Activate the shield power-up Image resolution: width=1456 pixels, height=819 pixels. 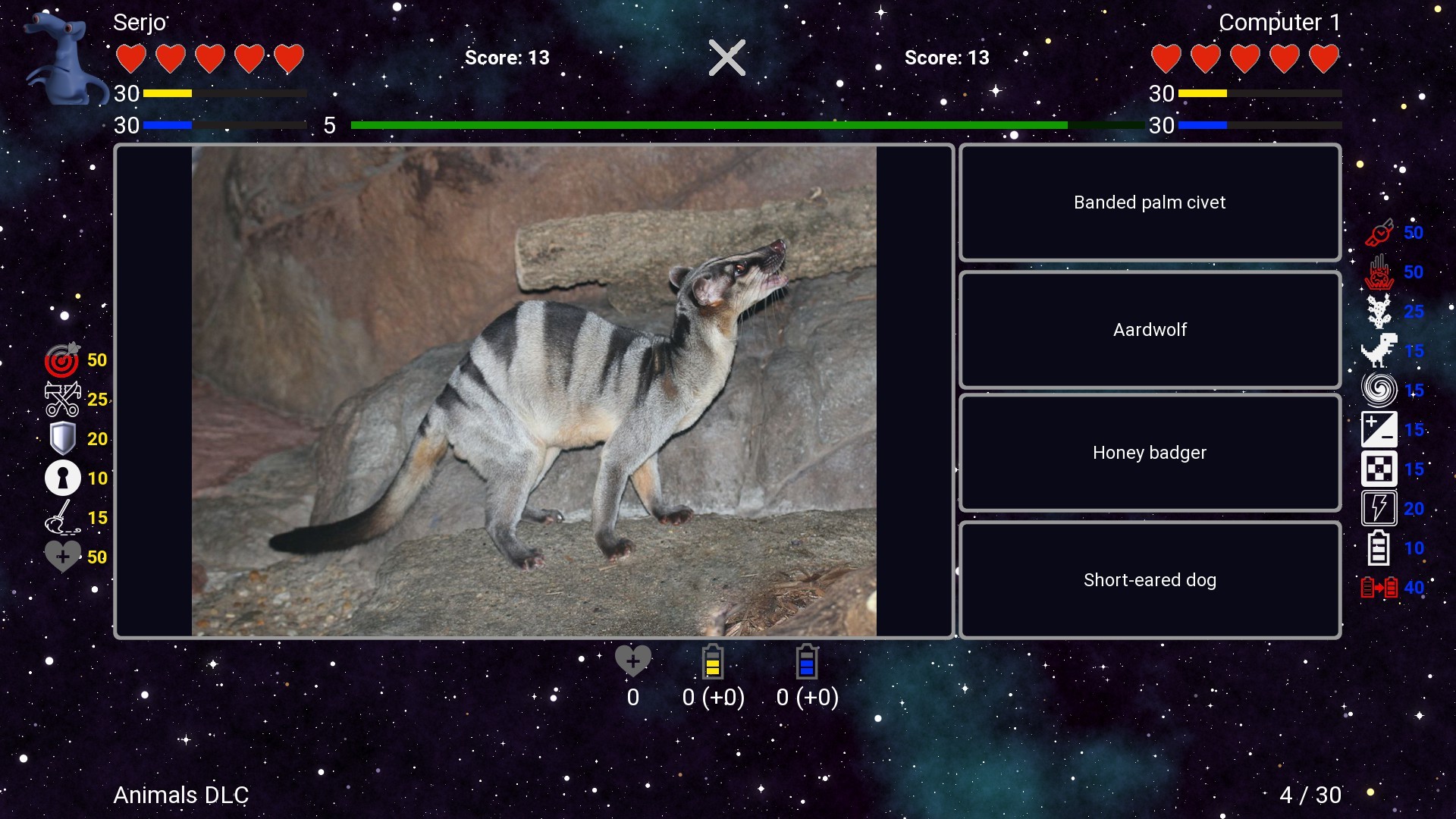point(62,438)
